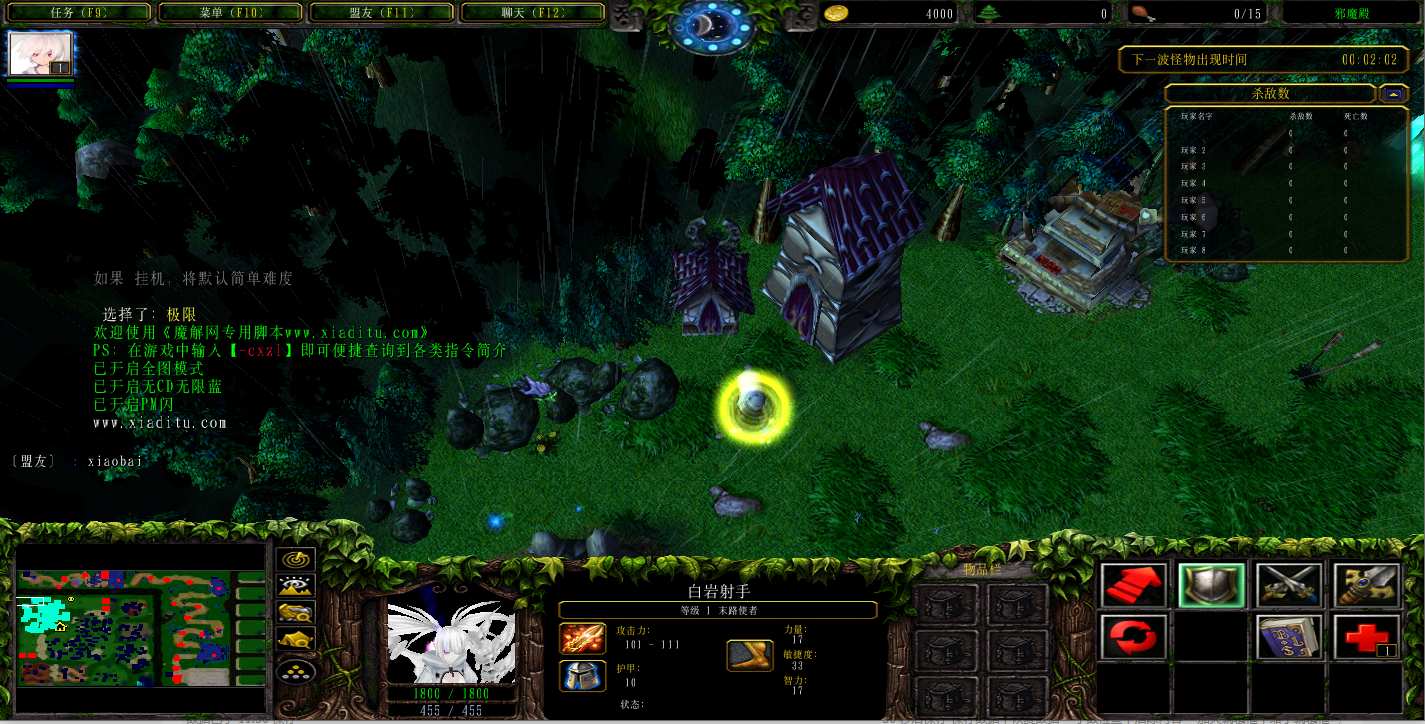This screenshot has height=724, width=1425.
Task: Choose the sword-and-paw Patrol command
Action: coord(1366,586)
